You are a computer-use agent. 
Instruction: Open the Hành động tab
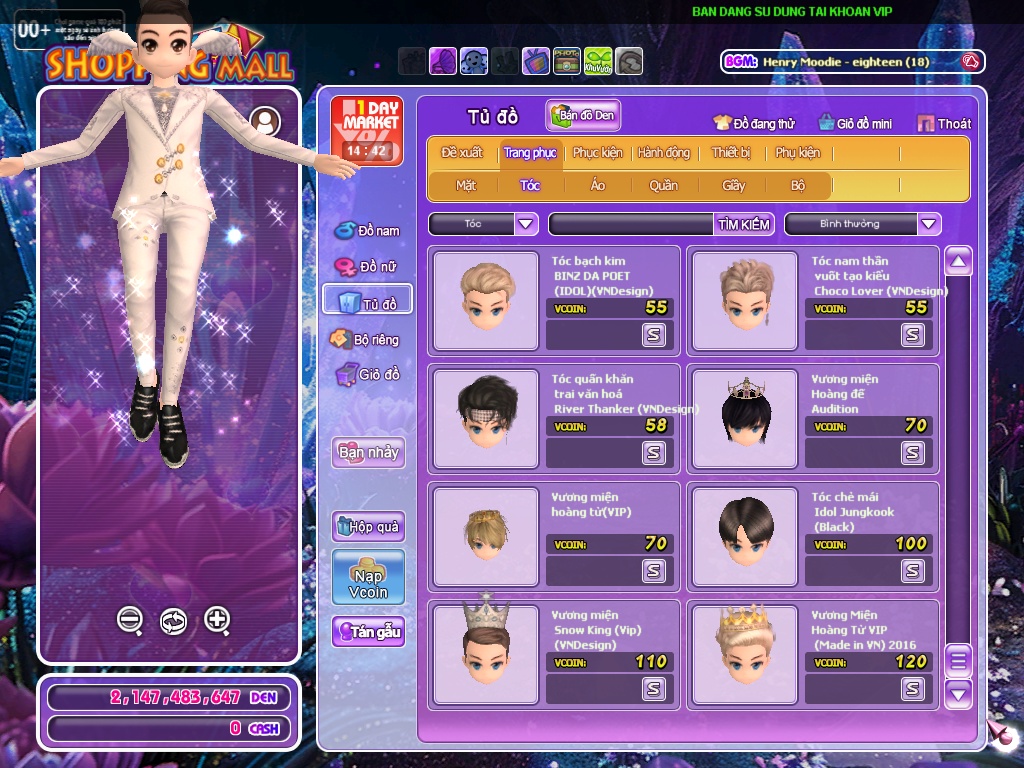tap(664, 153)
